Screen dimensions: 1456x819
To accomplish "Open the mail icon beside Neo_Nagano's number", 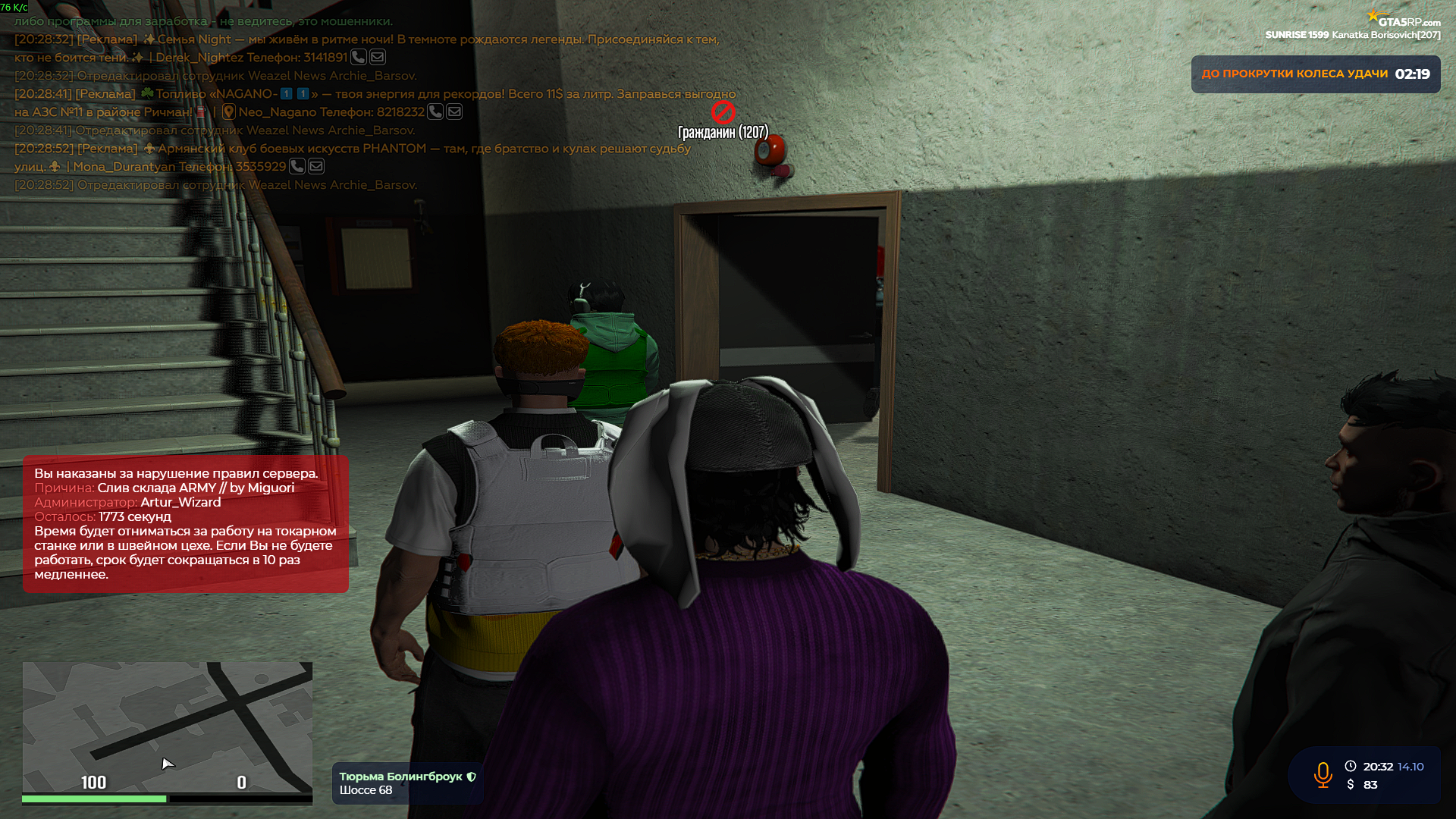I will 454,112.
